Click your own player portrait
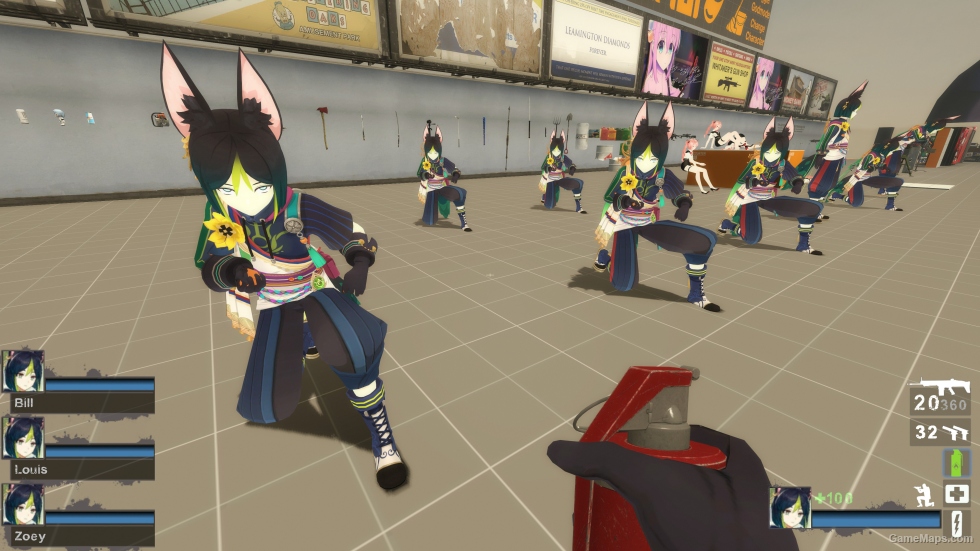The height and width of the screenshot is (551, 980). pos(789,507)
